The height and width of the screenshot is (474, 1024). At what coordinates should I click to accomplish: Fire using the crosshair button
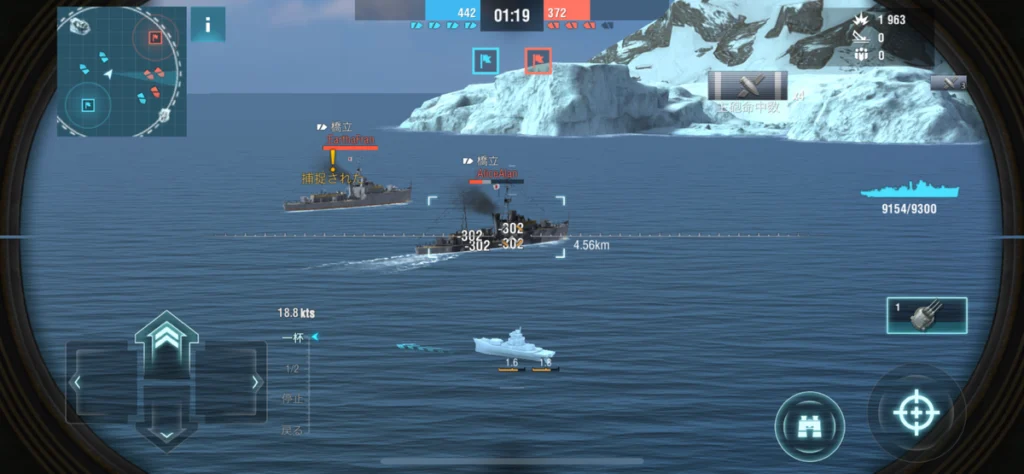click(x=915, y=413)
